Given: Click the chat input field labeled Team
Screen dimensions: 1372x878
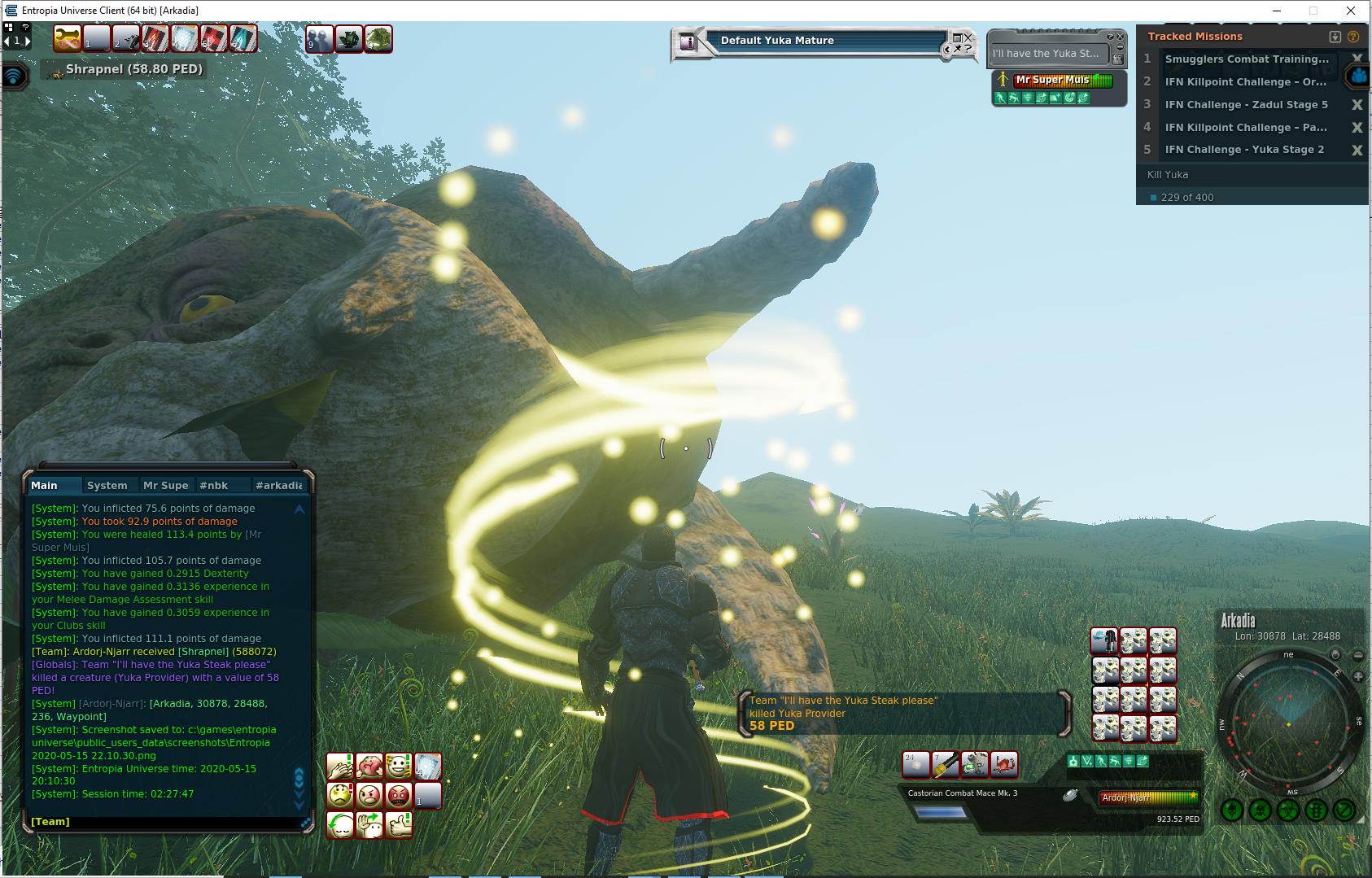Looking at the screenshot, I should 163,822.
